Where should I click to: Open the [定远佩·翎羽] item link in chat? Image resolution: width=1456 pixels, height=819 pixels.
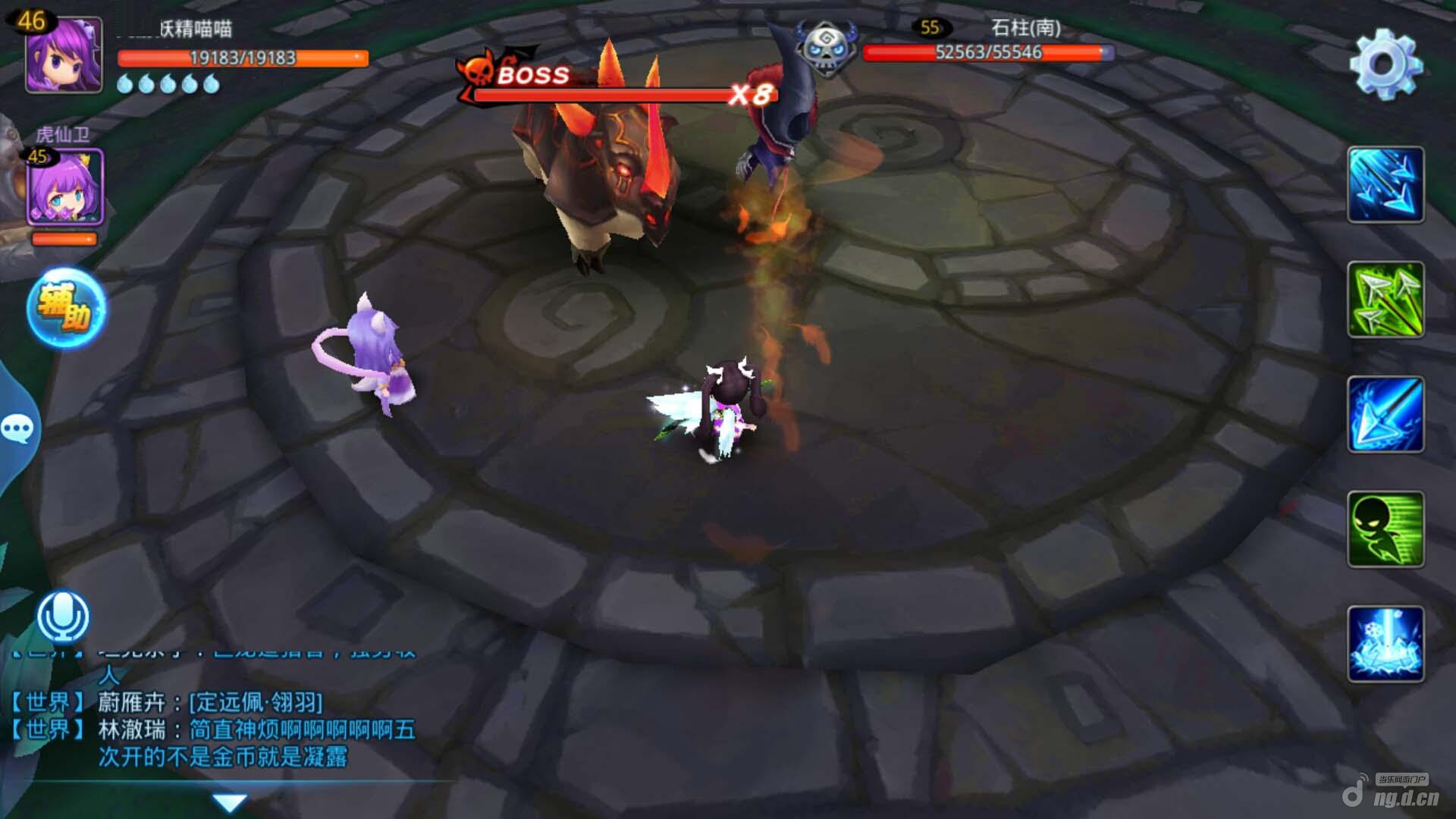click(256, 702)
